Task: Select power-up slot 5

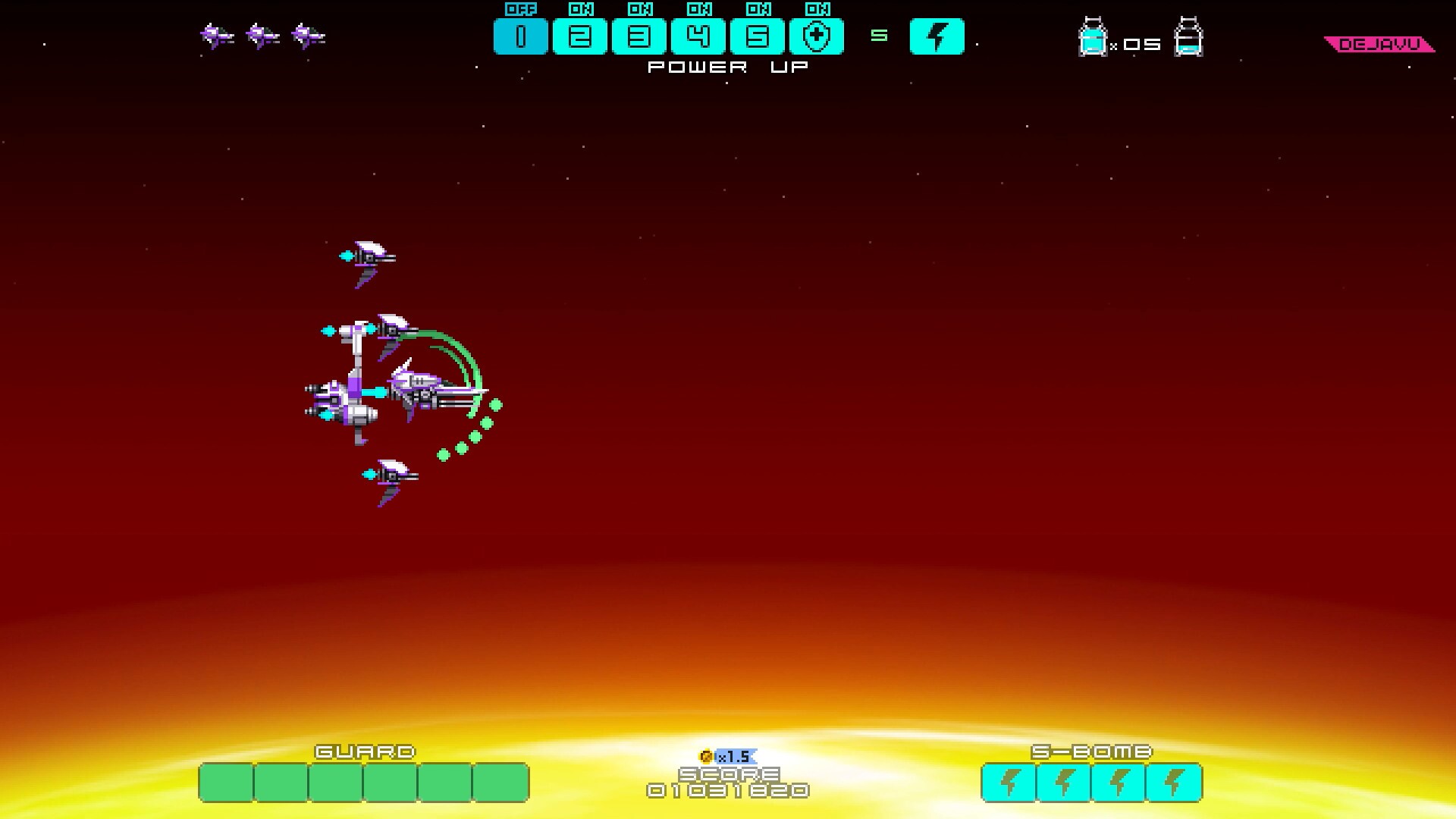Action: 758,35
